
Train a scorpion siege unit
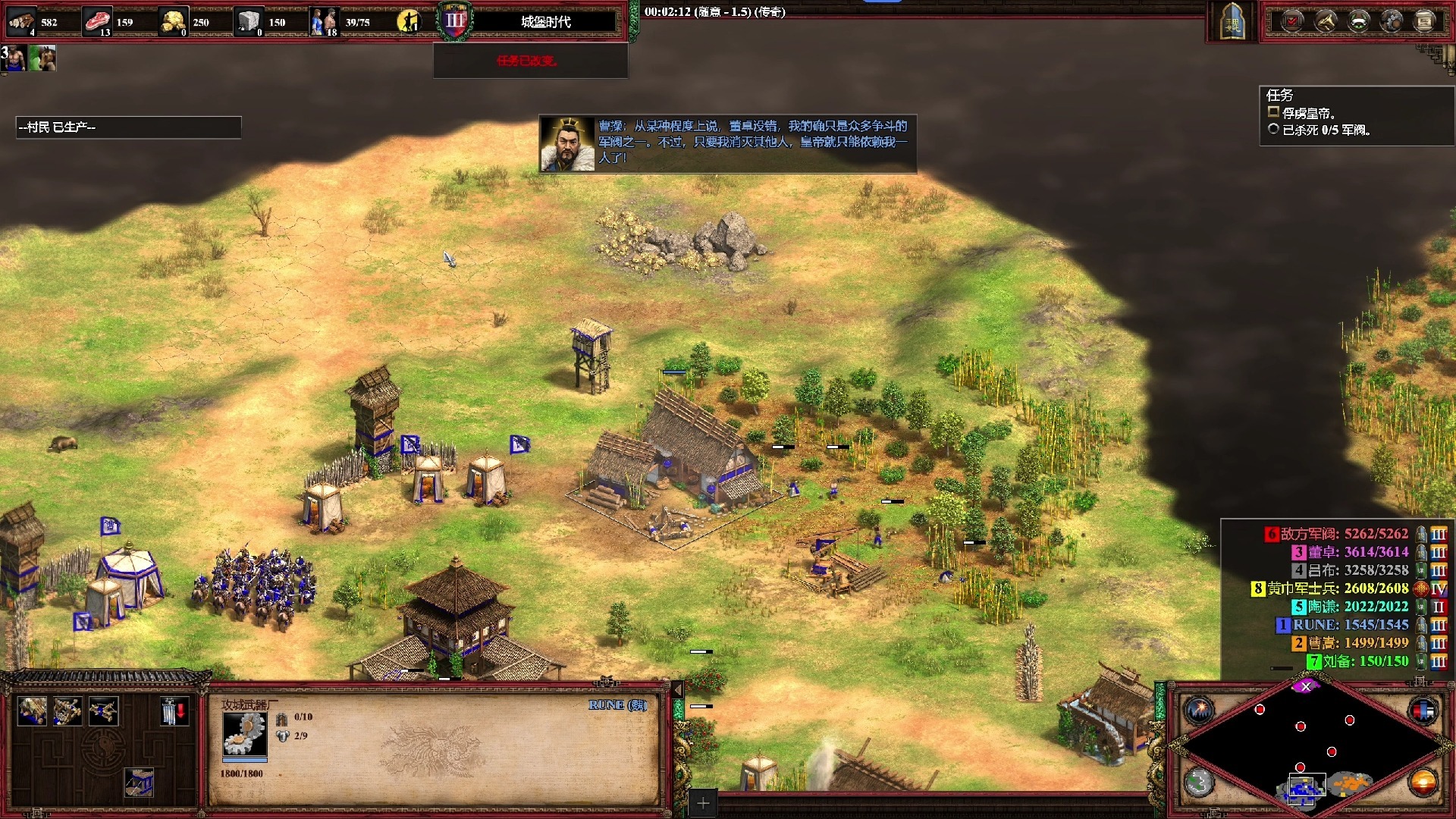point(103,711)
